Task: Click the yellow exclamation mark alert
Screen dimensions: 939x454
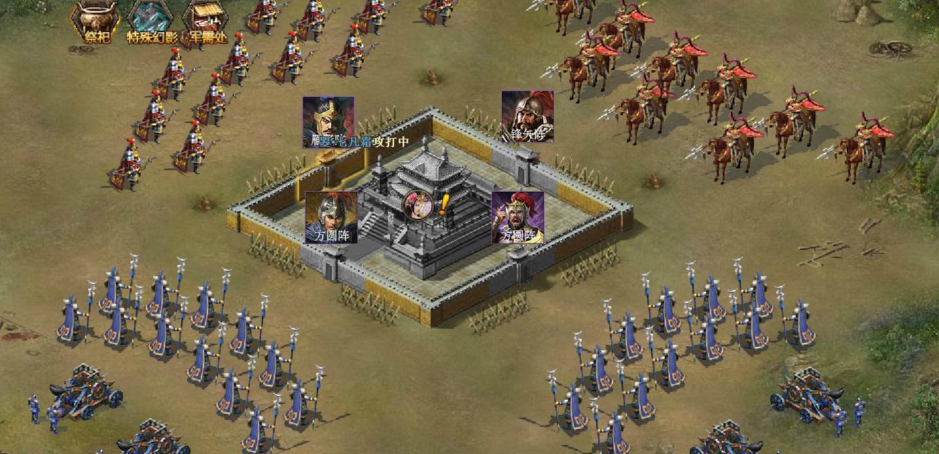Action: pyautogui.click(x=444, y=205)
